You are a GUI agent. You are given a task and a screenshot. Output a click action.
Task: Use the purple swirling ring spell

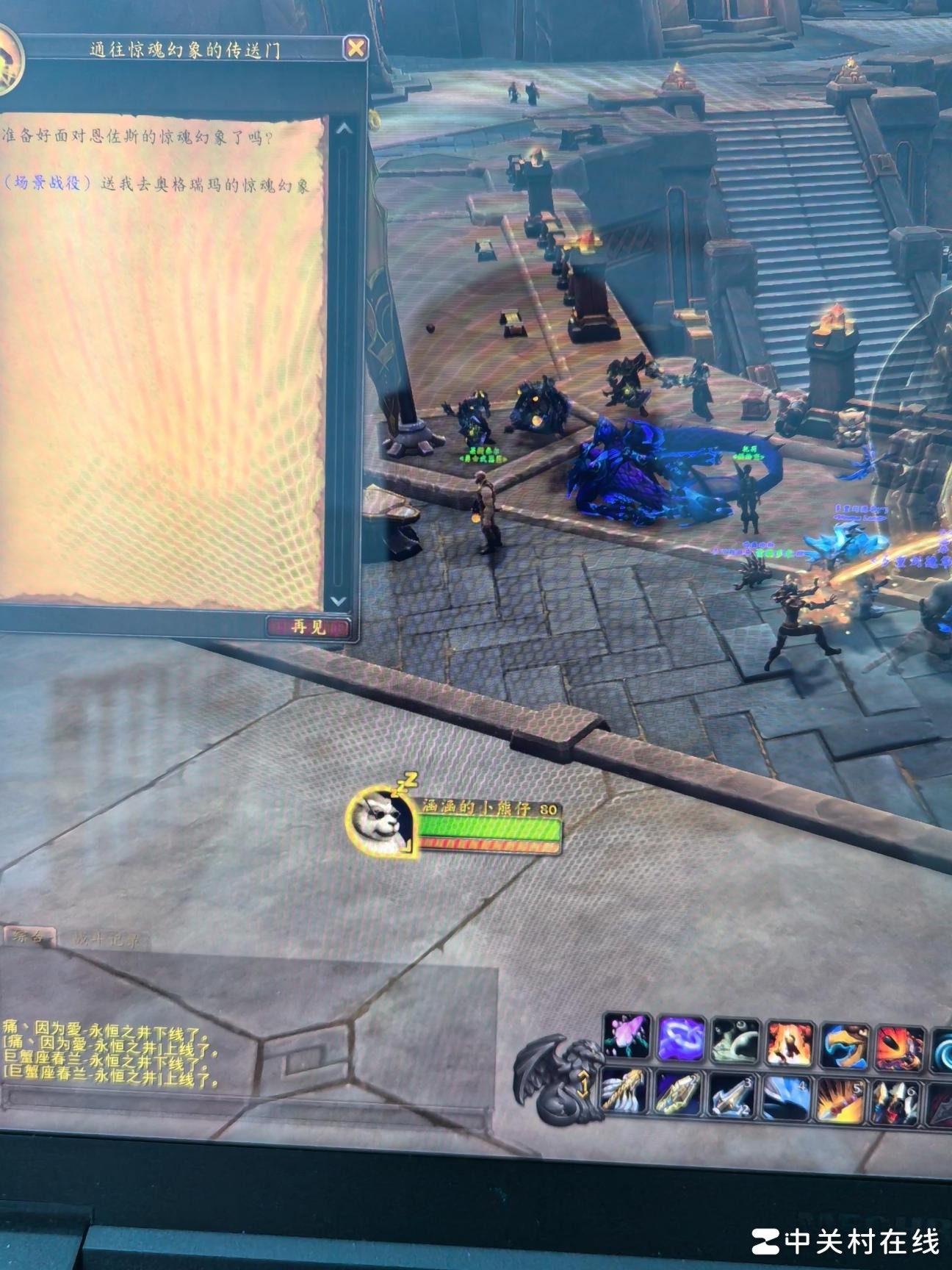tap(681, 1039)
